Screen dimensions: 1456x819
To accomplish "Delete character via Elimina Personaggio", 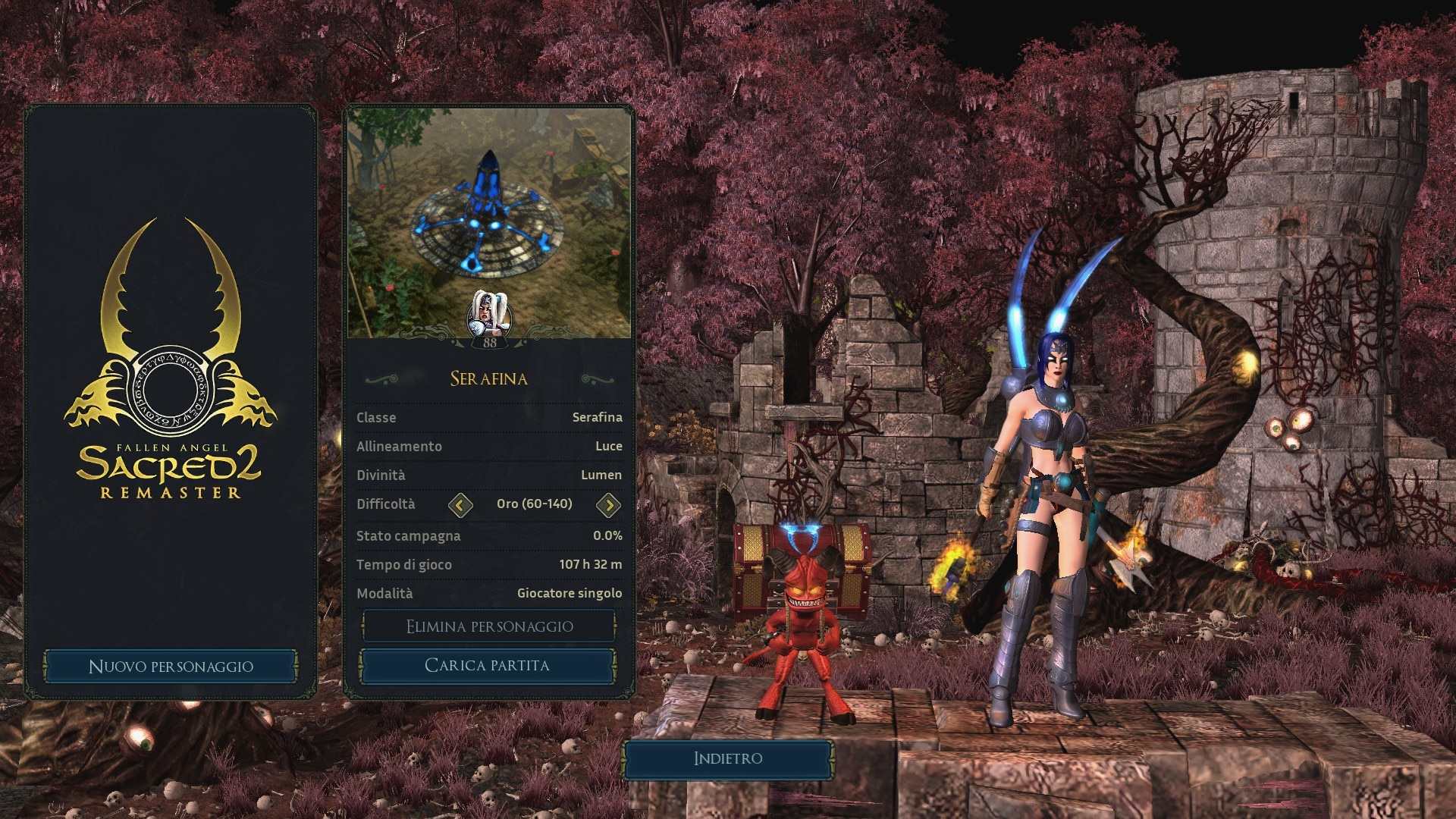I will [x=489, y=626].
